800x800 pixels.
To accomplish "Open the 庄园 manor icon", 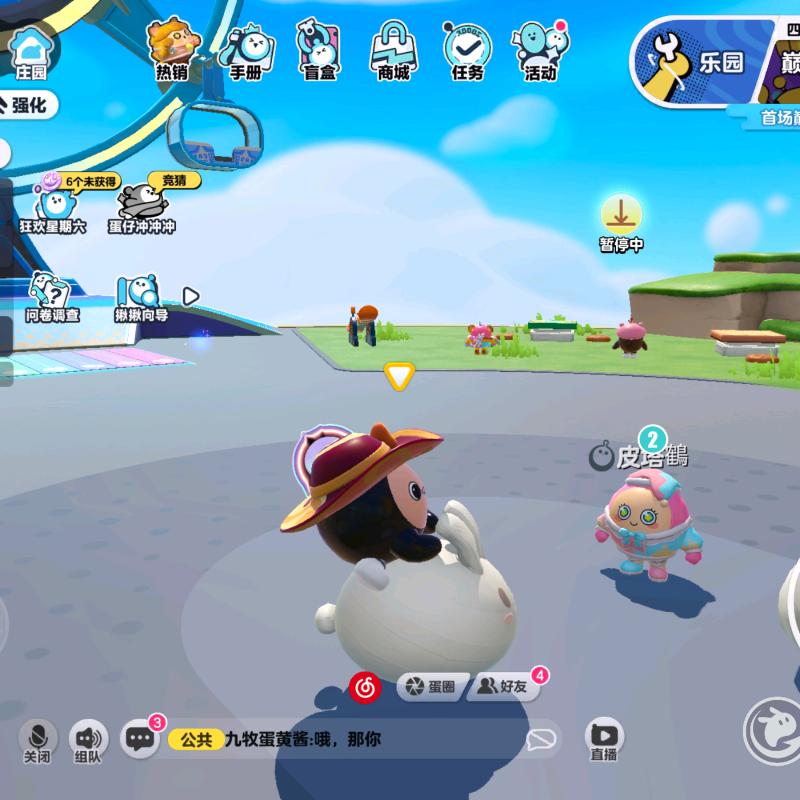I will point(31,50).
